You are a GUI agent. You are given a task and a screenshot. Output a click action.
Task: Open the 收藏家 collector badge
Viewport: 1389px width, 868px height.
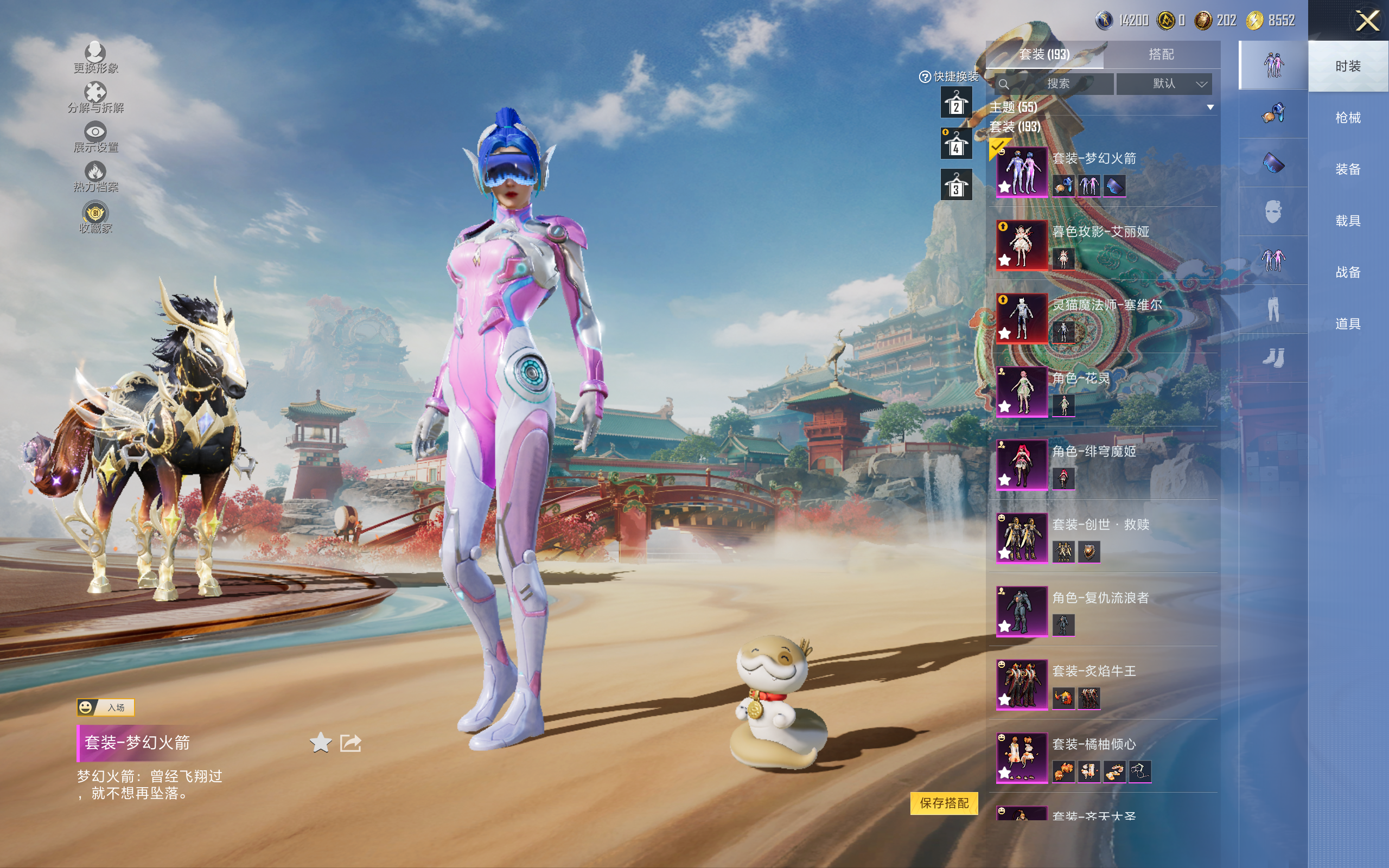[95, 218]
